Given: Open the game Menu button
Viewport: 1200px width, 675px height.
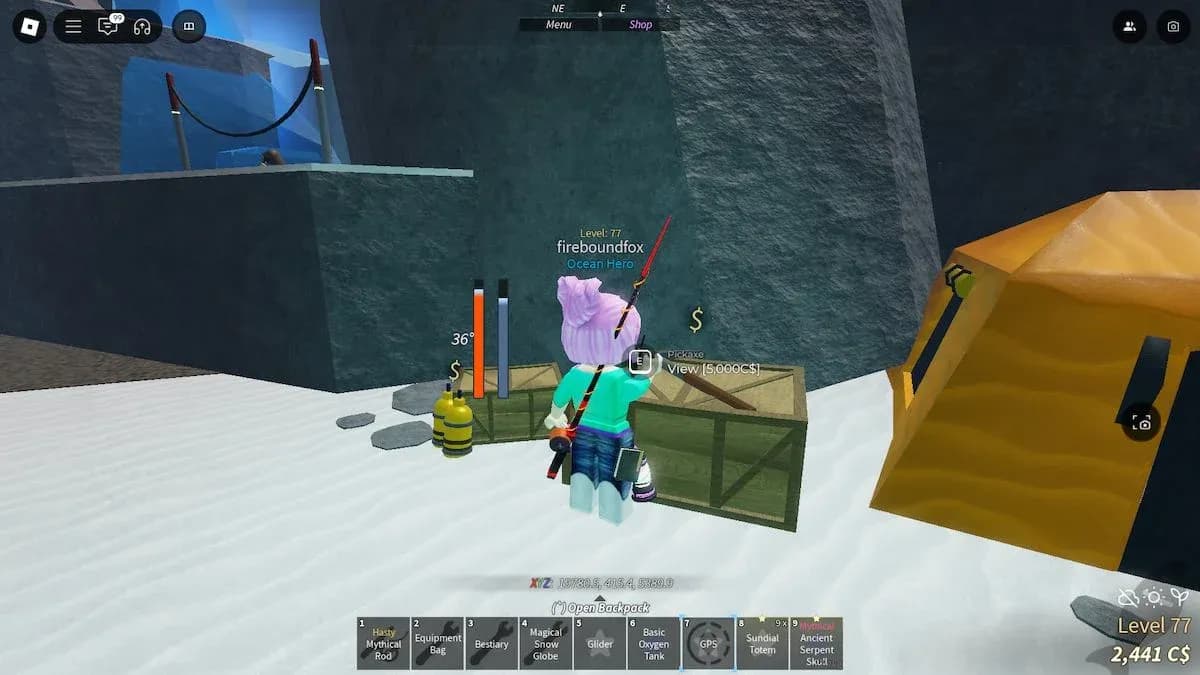Looking at the screenshot, I should (x=559, y=25).
